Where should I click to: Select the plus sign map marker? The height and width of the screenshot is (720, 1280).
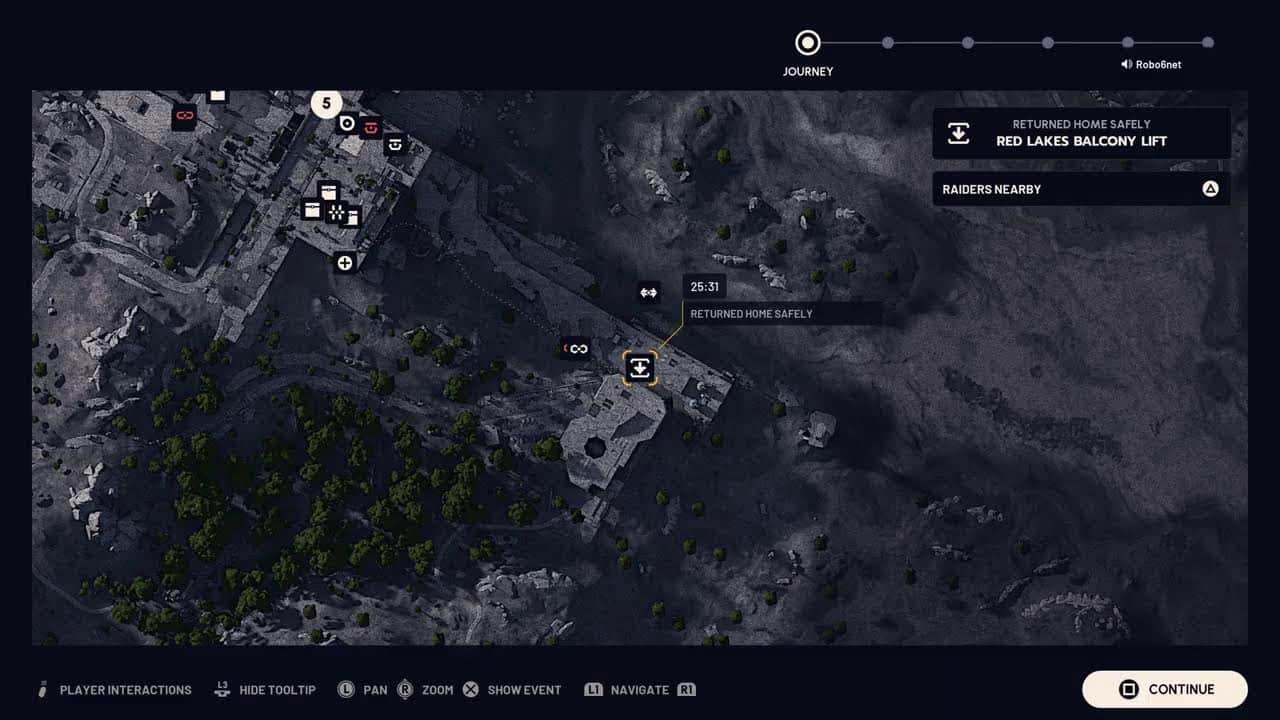pos(345,263)
